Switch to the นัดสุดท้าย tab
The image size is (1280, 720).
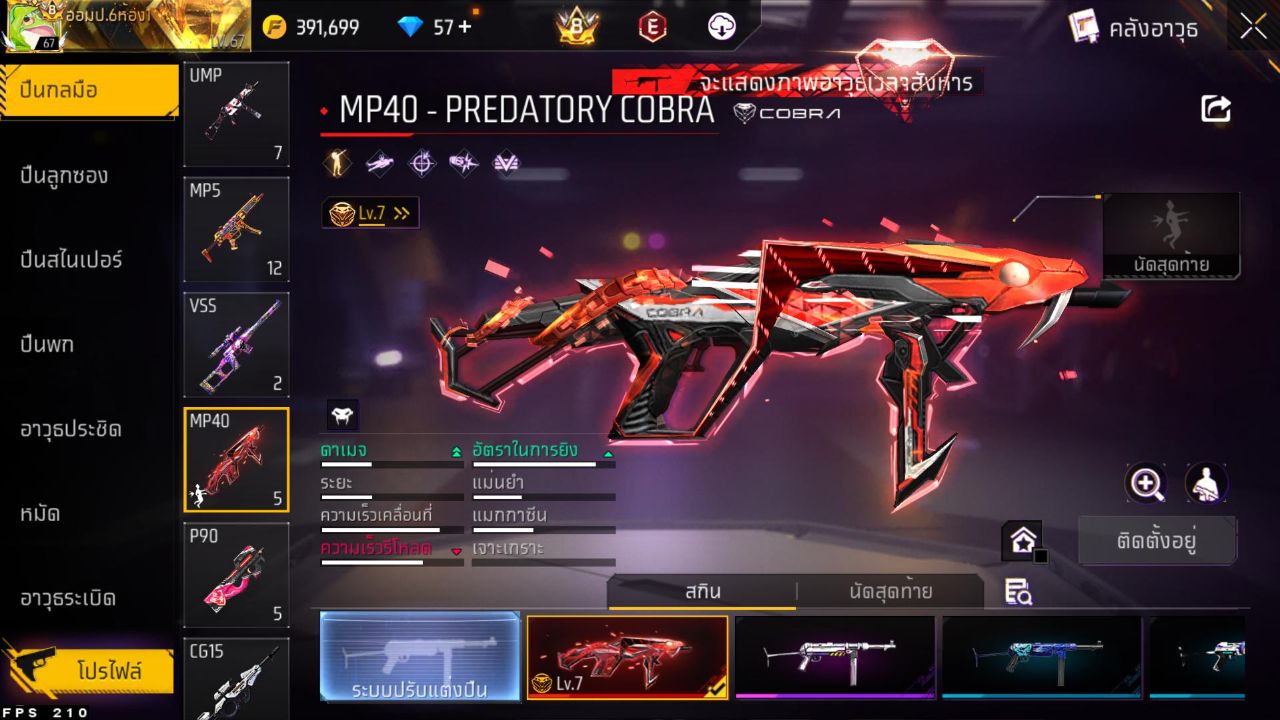(x=893, y=592)
